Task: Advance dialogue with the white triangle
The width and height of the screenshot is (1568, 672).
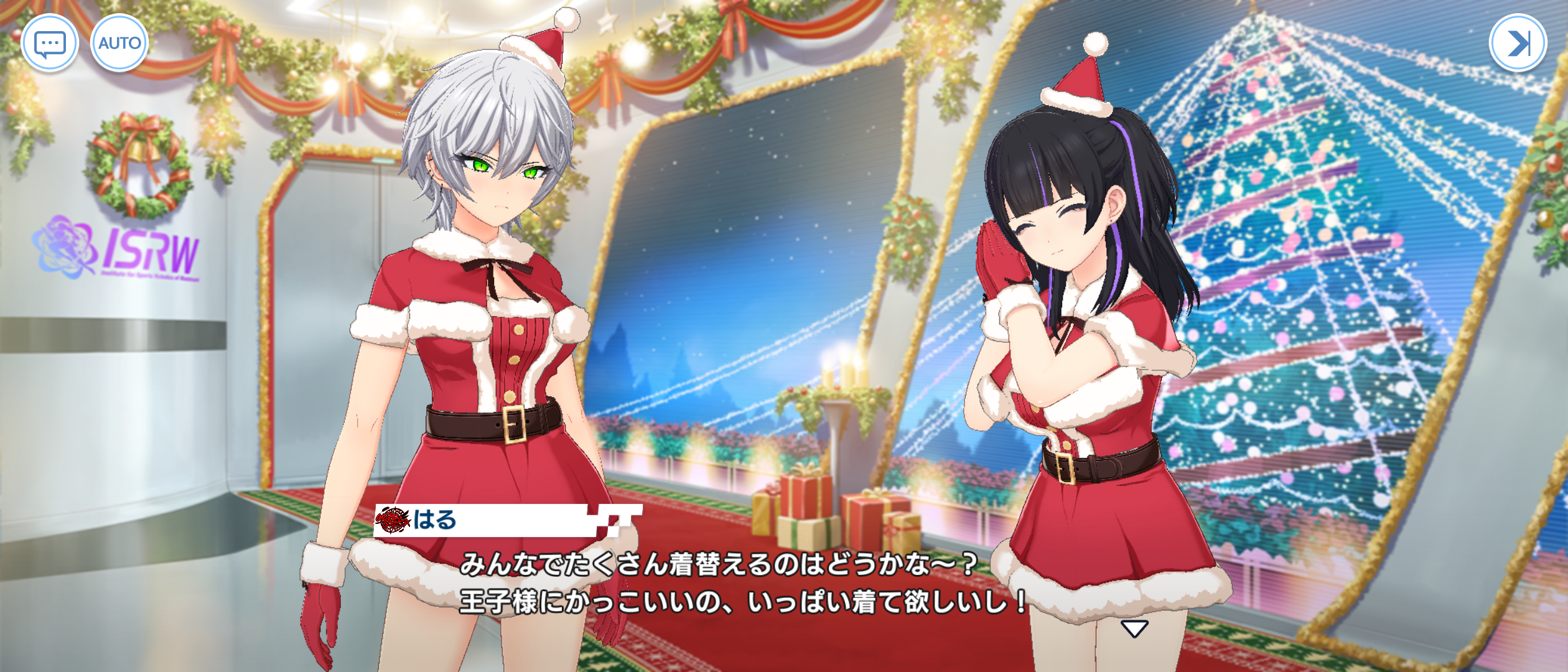Action: [x=1134, y=628]
